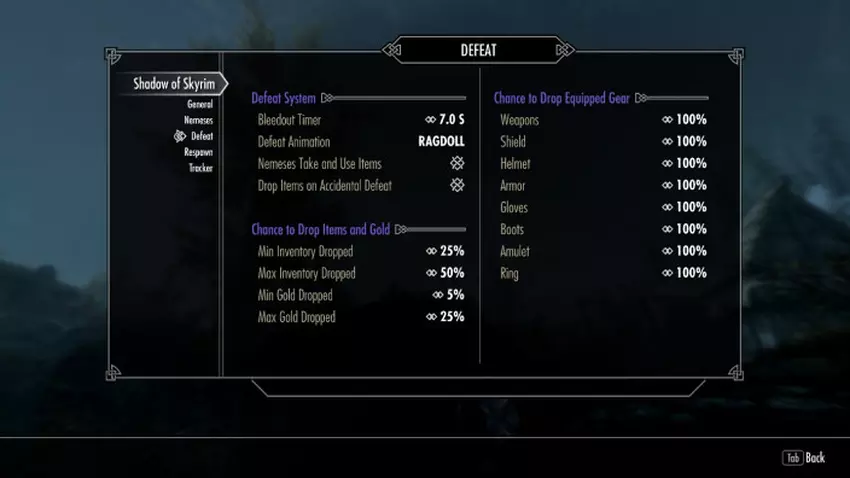Go to the Respawn page
Image resolution: width=850 pixels, height=478 pixels.
click(198, 152)
